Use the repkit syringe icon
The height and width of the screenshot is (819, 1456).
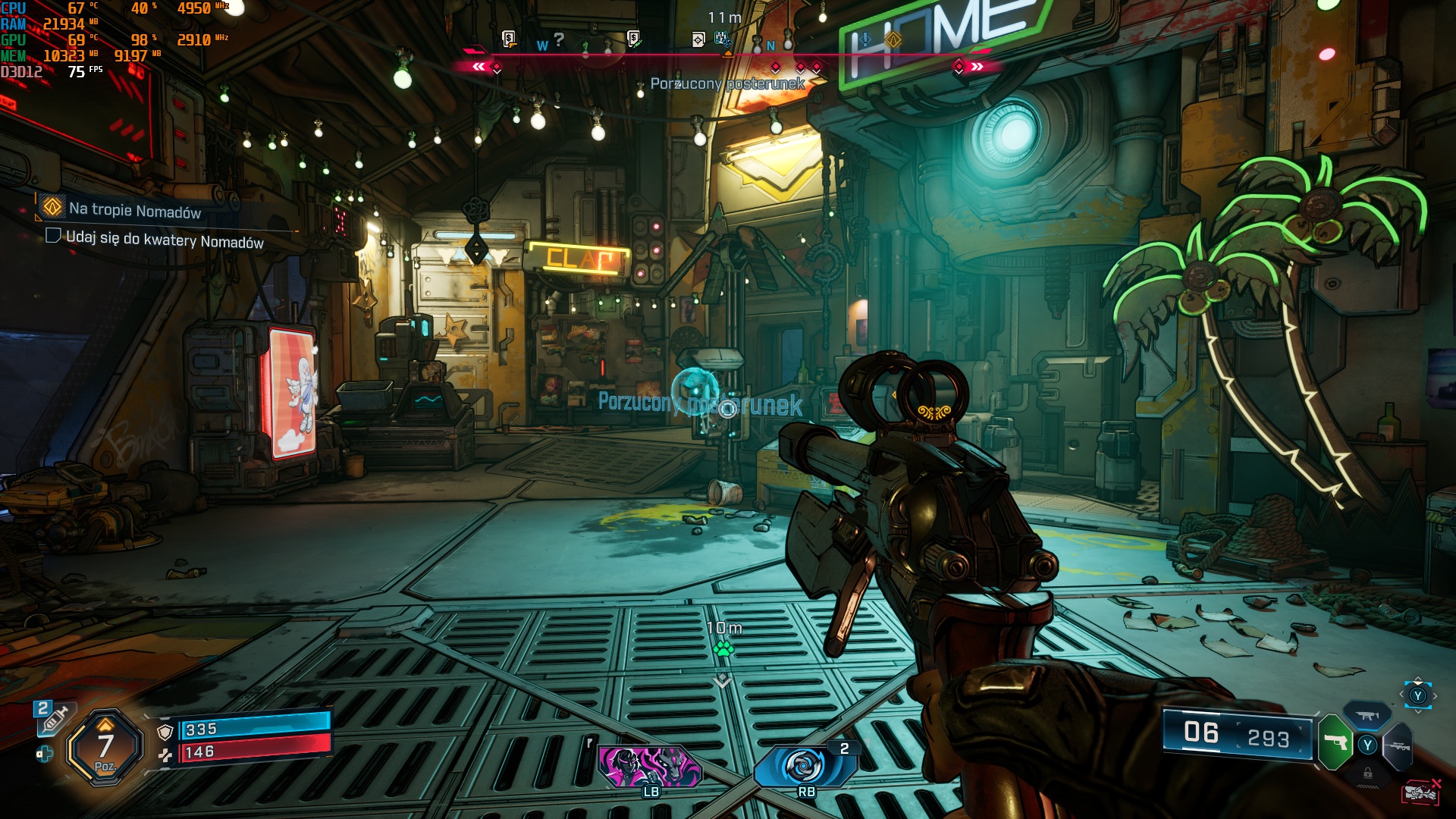(53, 718)
